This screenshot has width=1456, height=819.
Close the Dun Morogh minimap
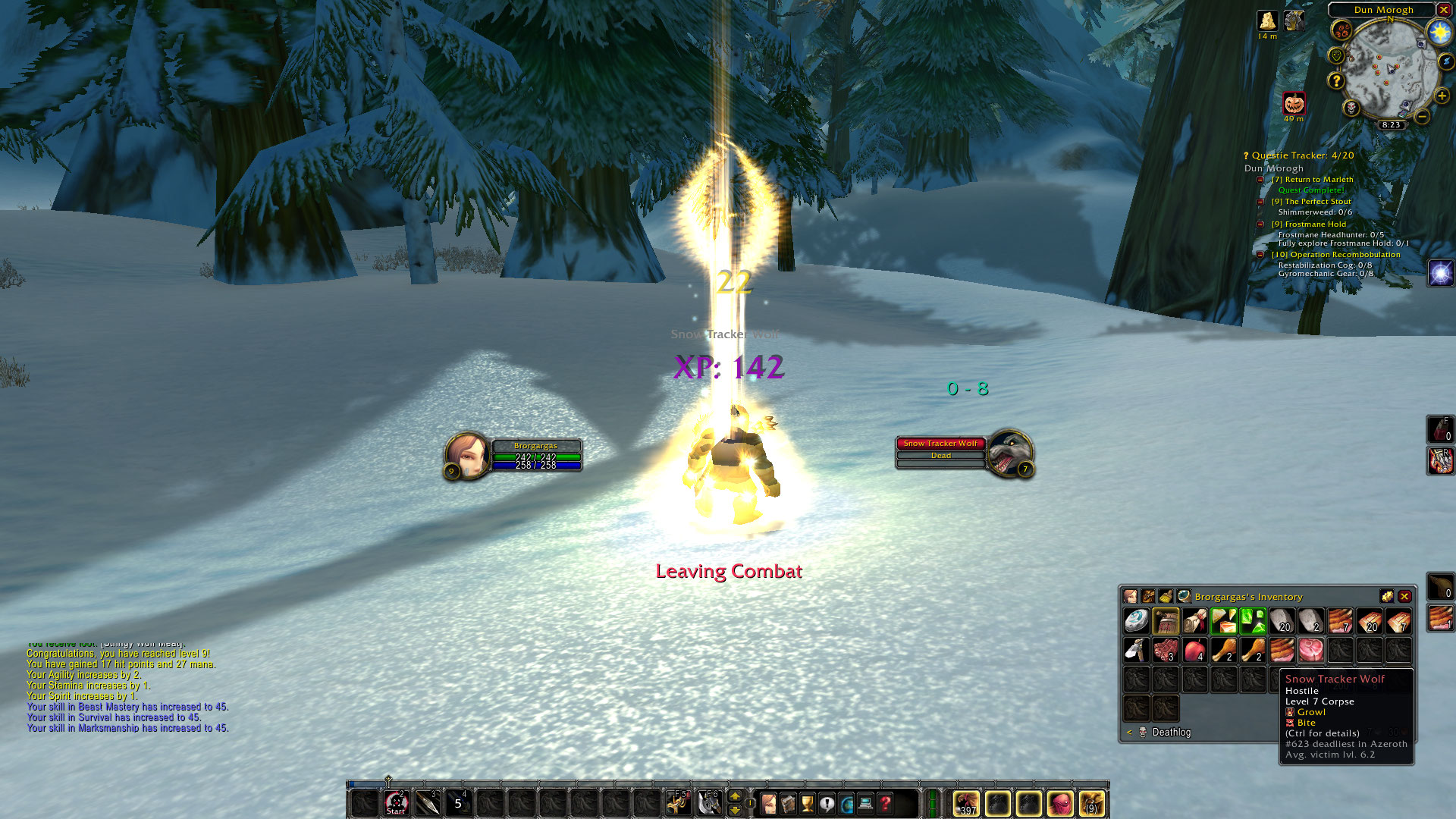[1444, 10]
